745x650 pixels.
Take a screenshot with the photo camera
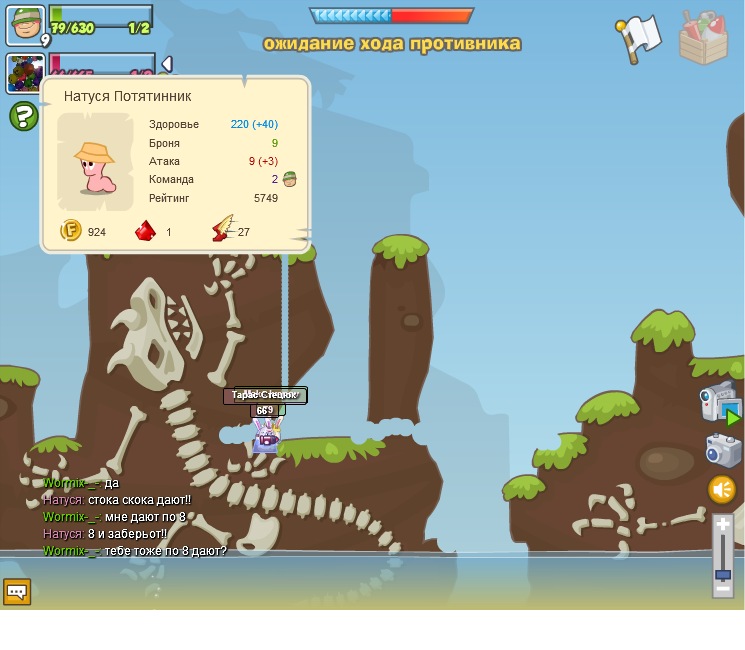722,450
